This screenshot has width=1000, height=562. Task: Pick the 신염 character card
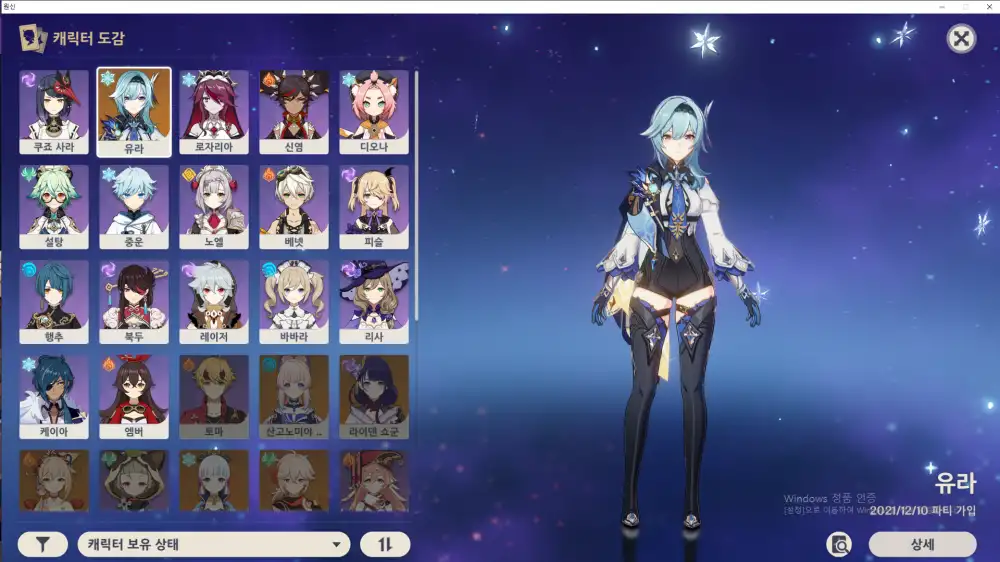point(294,112)
